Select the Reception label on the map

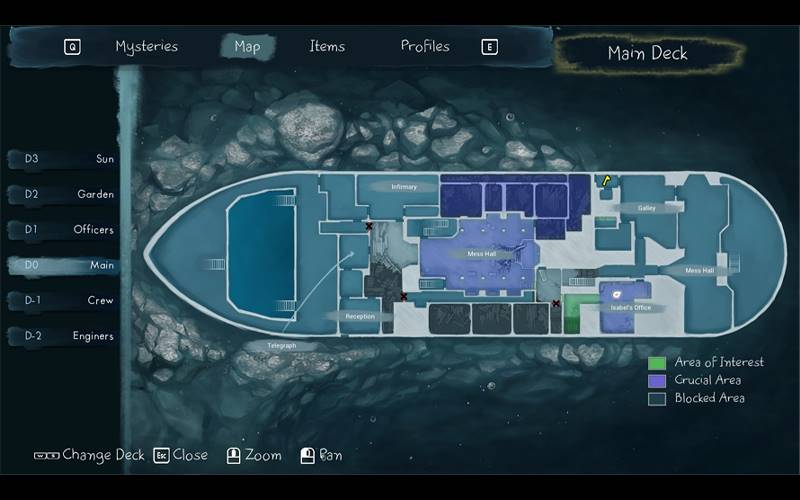pos(359,316)
